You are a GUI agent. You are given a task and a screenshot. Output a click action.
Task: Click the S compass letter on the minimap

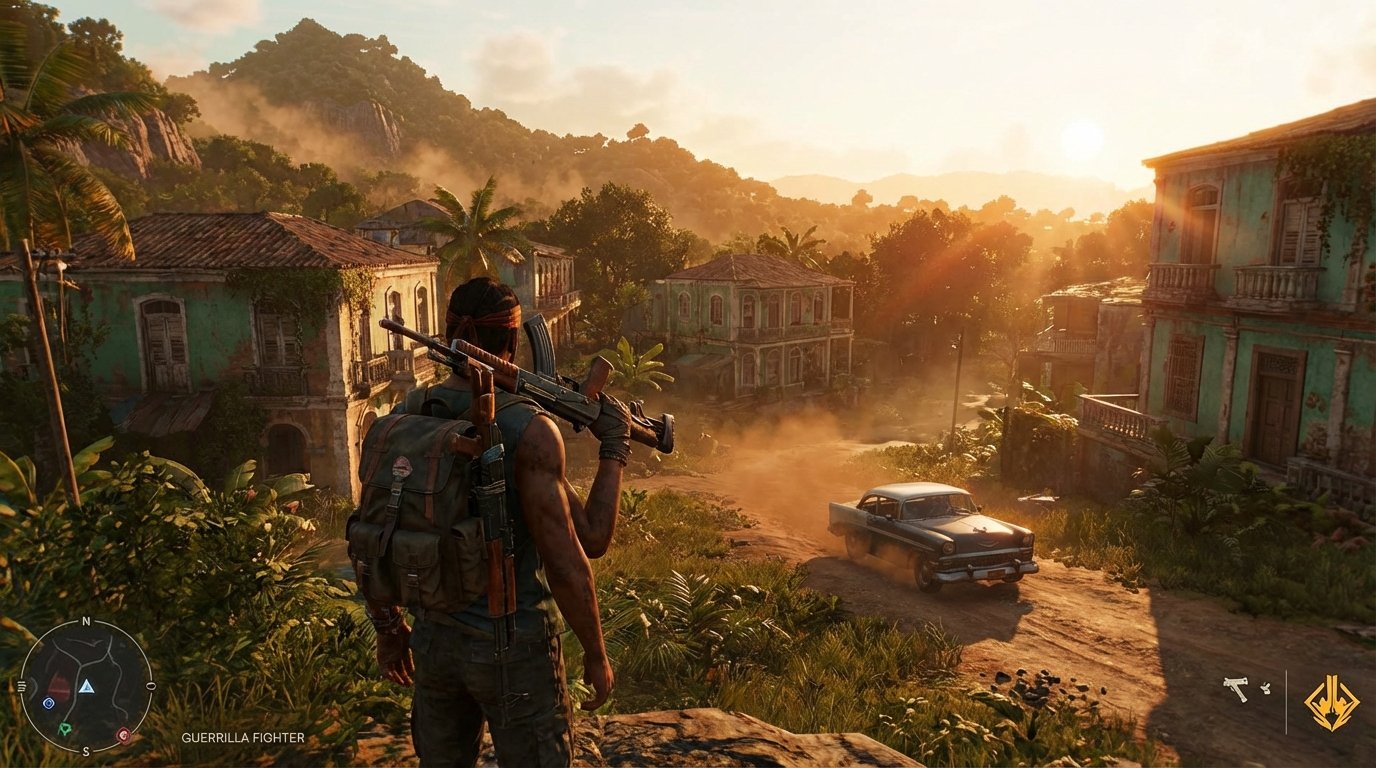coord(87,750)
